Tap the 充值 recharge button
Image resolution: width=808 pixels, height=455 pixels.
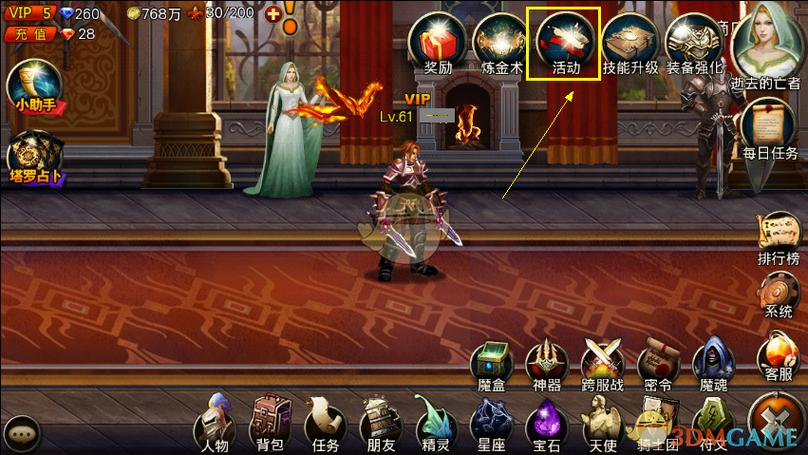click(27, 34)
